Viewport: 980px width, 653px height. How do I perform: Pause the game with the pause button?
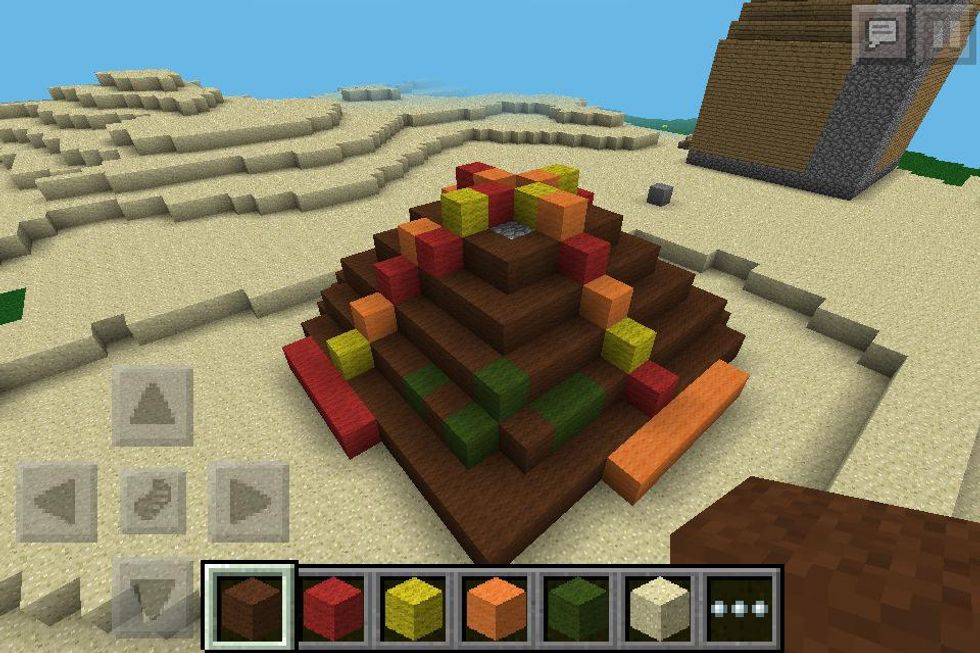[940, 36]
